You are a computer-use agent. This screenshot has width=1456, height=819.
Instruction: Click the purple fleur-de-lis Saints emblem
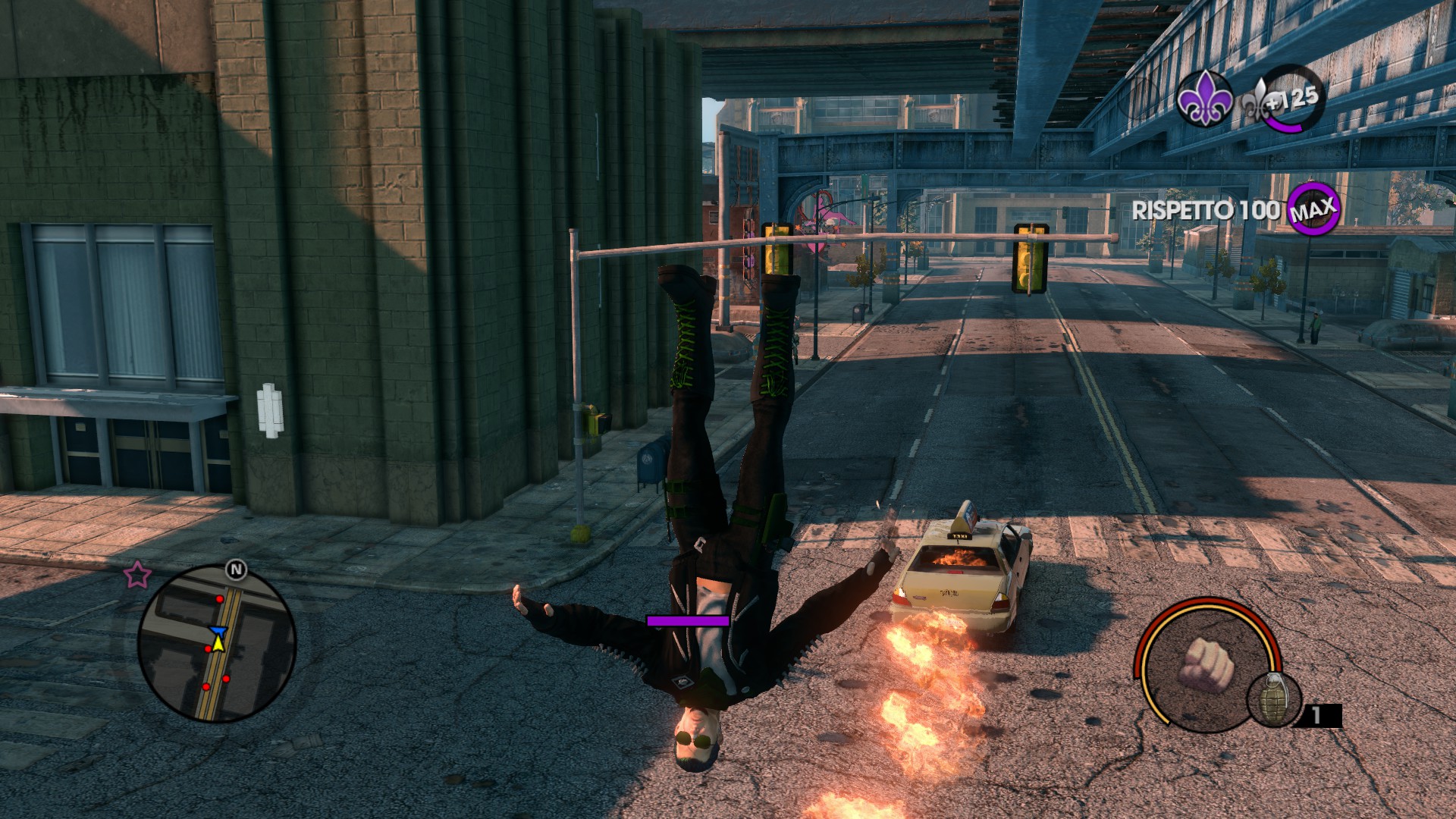click(1204, 100)
